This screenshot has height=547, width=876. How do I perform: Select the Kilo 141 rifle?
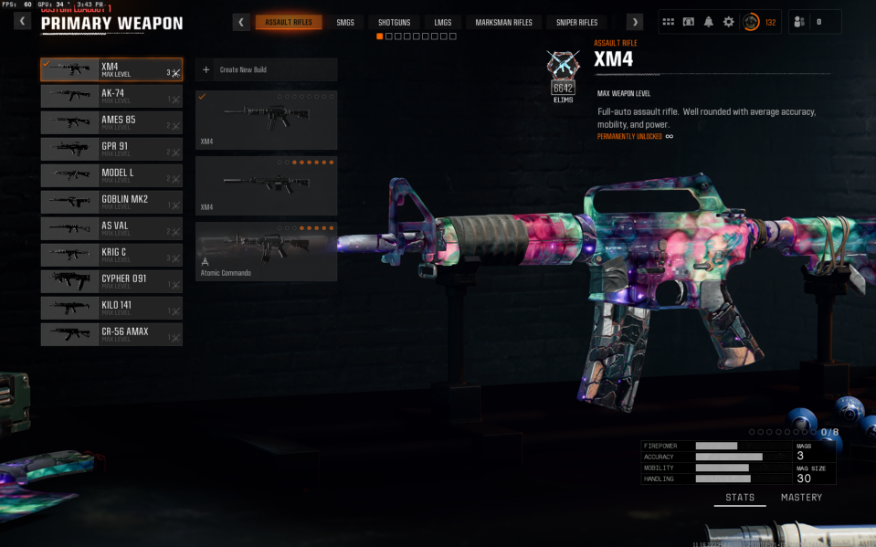click(x=111, y=307)
